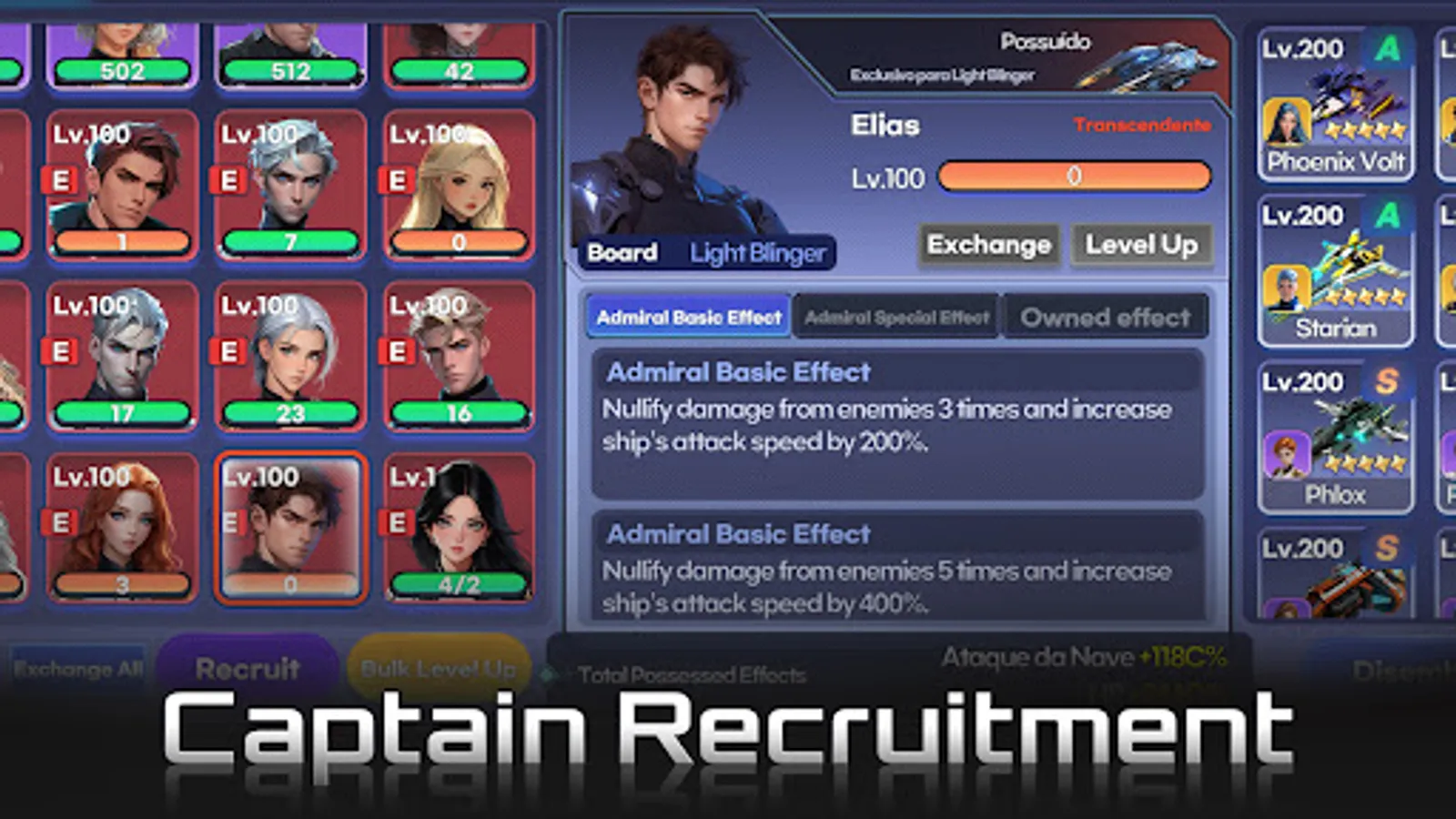Click Level Up for Elias

pyautogui.click(x=1142, y=244)
